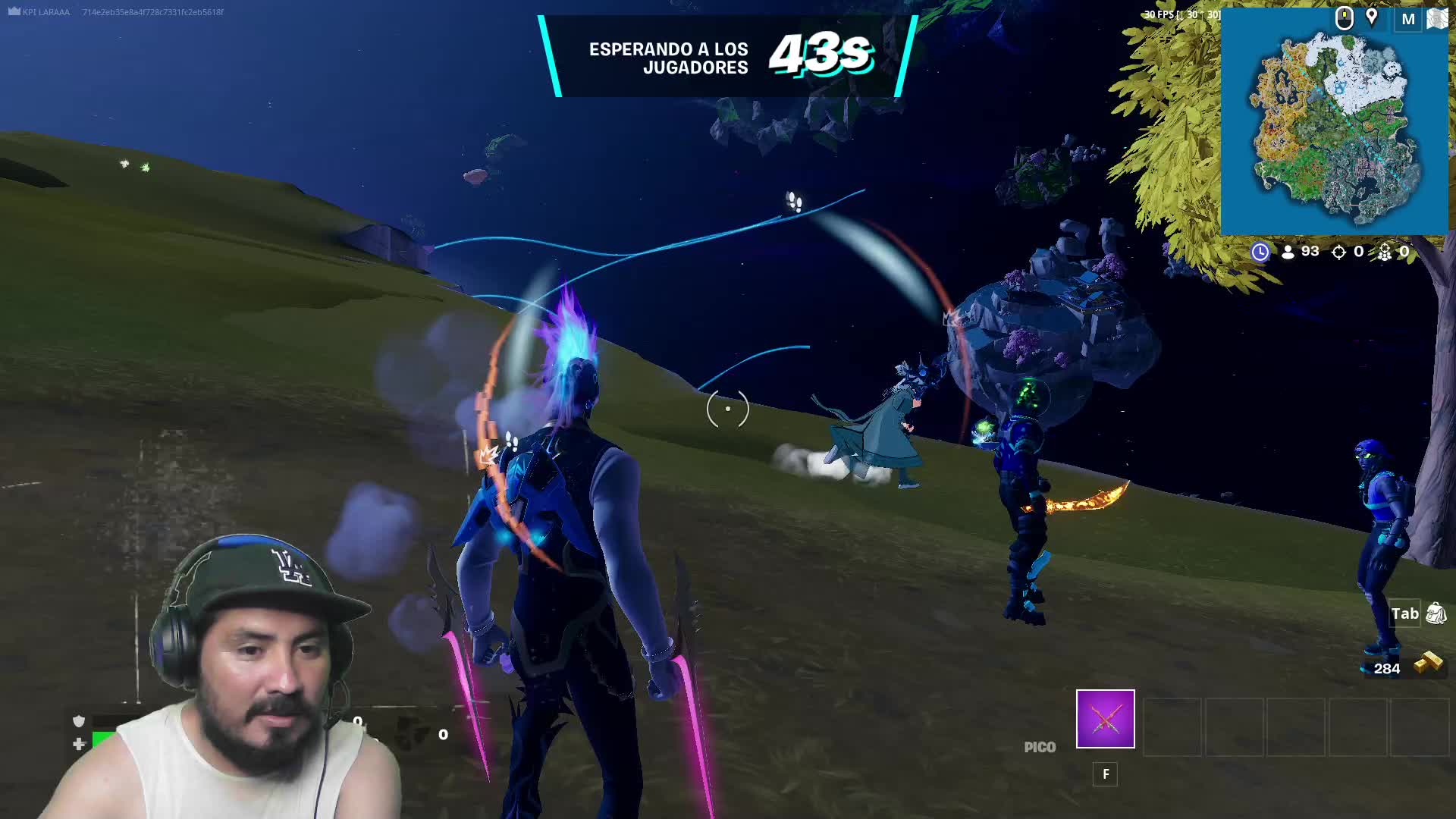Viewport: 1456px width, 819px height.
Task: Click the storm timer clock icon
Action: click(x=1260, y=252)
